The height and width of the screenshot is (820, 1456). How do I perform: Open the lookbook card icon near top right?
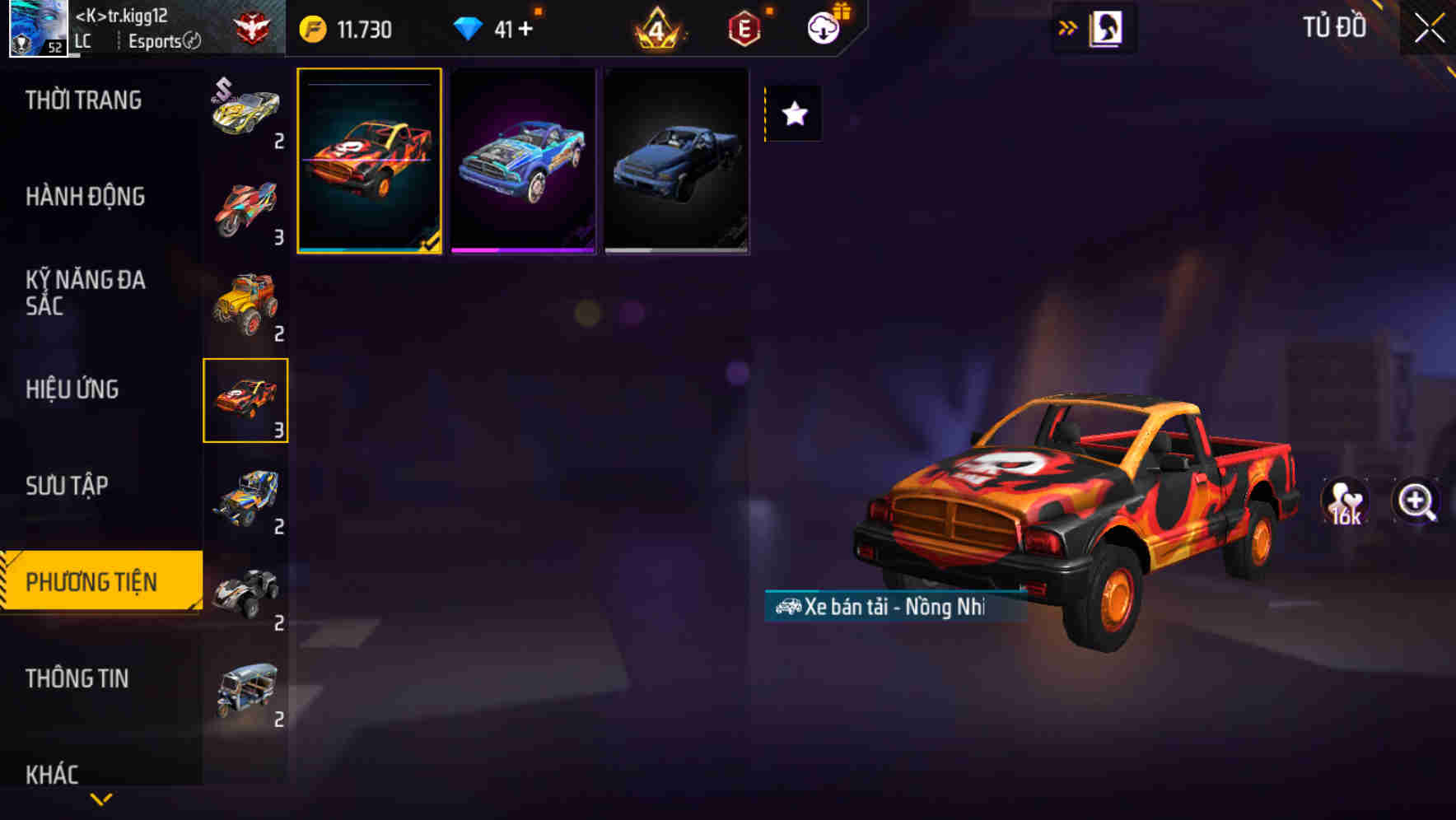(1108, 27)
